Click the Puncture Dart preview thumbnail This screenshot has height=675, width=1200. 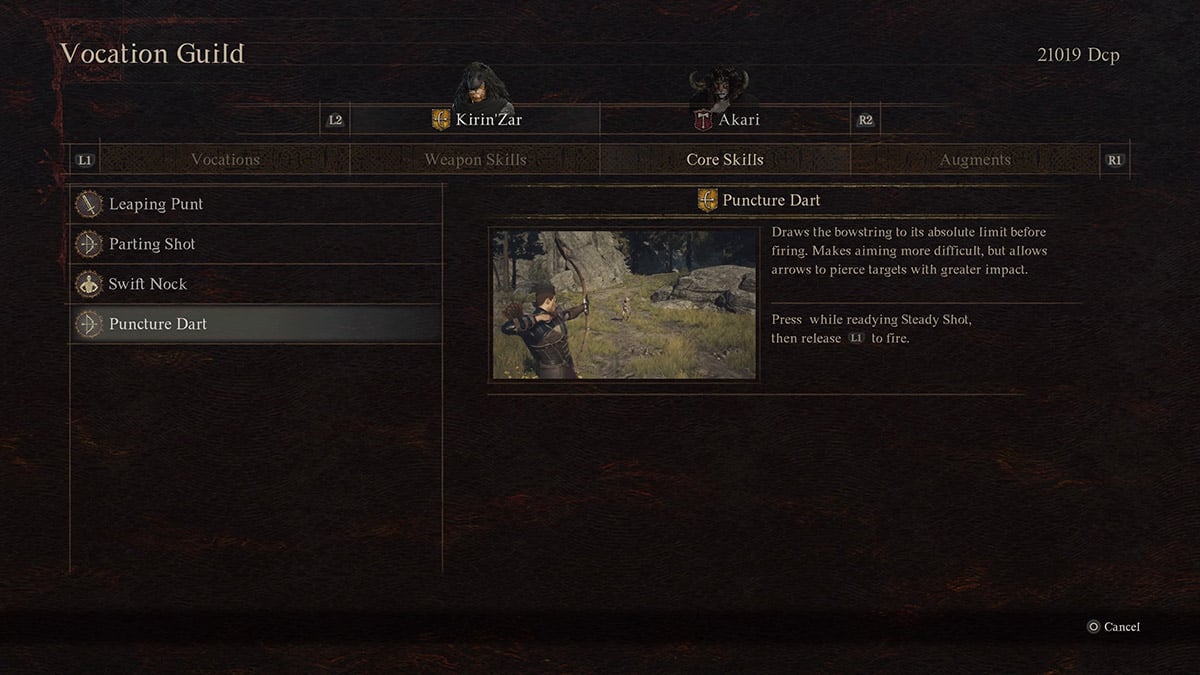click(x=624, y=304)
